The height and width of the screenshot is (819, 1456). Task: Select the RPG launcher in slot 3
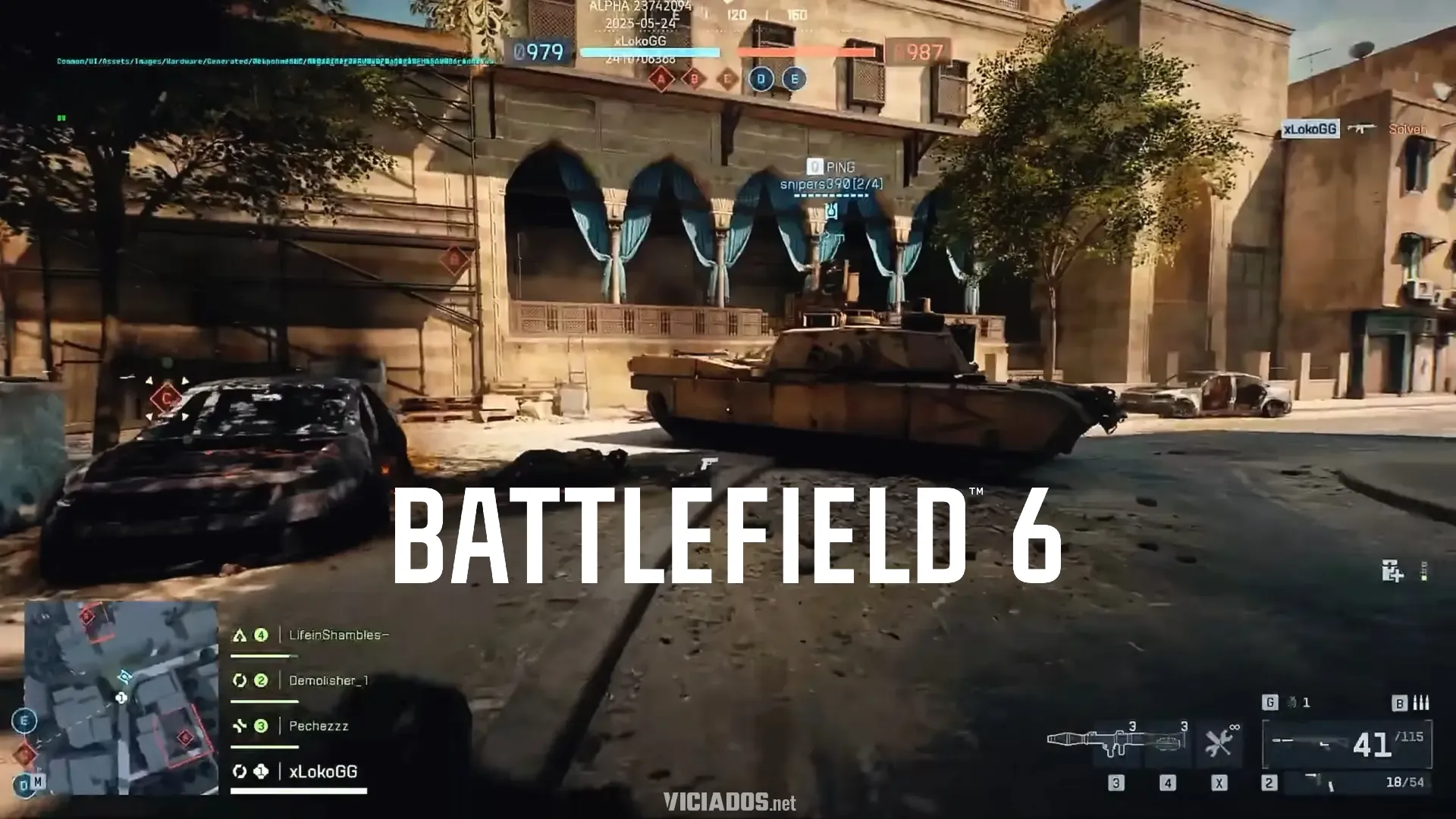pyautogui.click(x=1119, y=743)
